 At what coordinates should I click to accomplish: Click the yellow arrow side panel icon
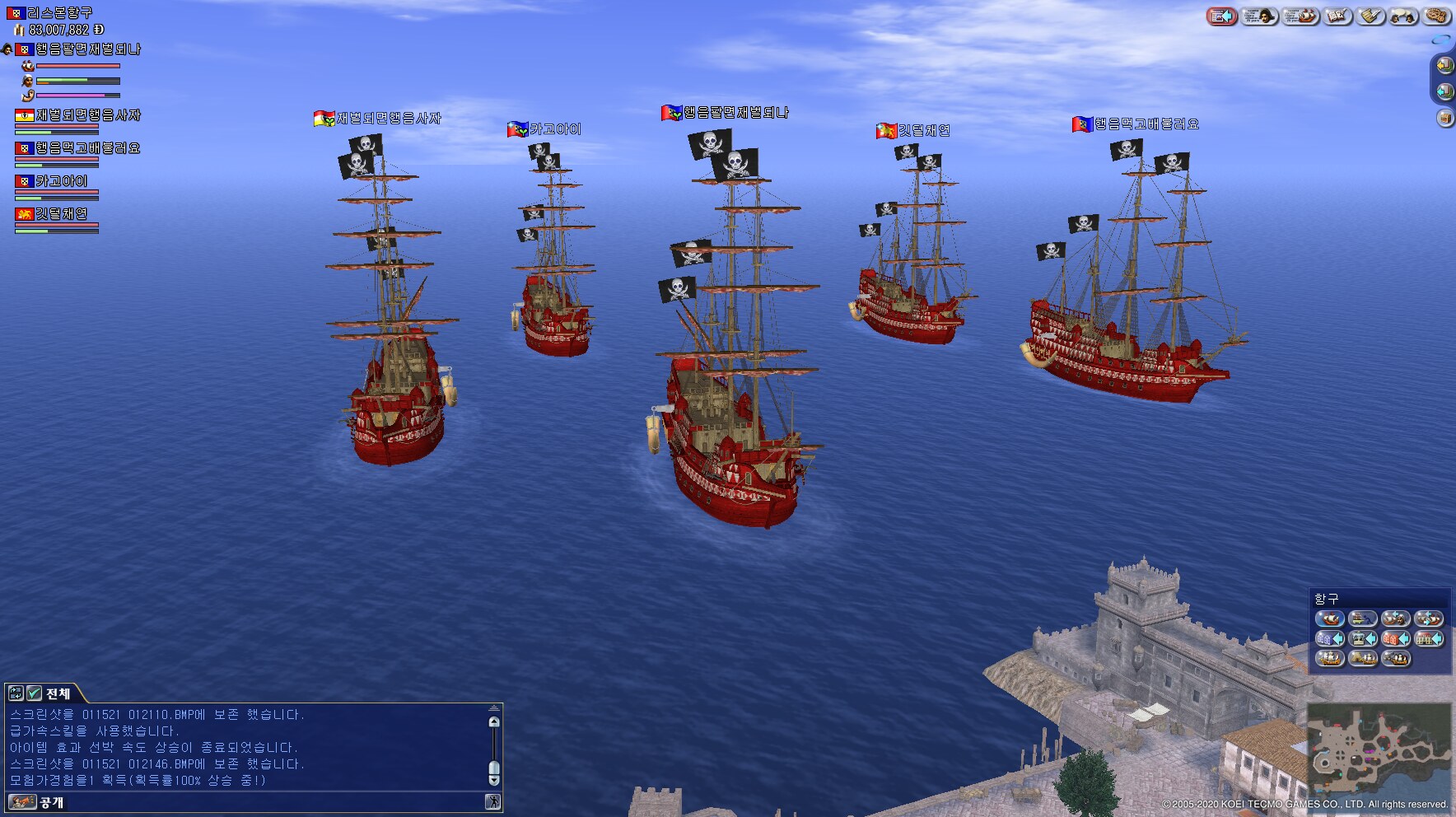coord(1444,65)
